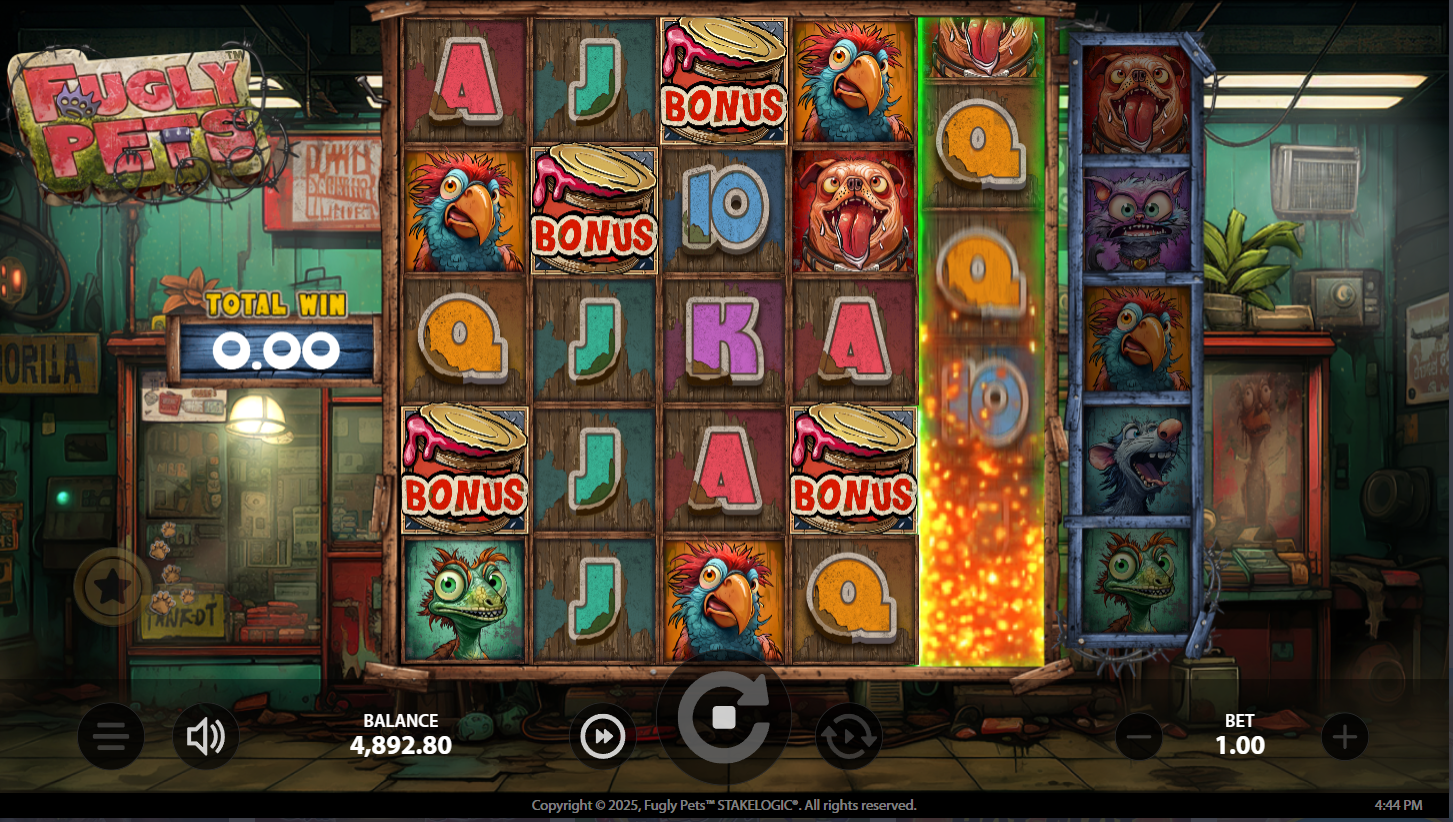Stop the spinning reels
1453x822 pixels.
tap(724, 718)
